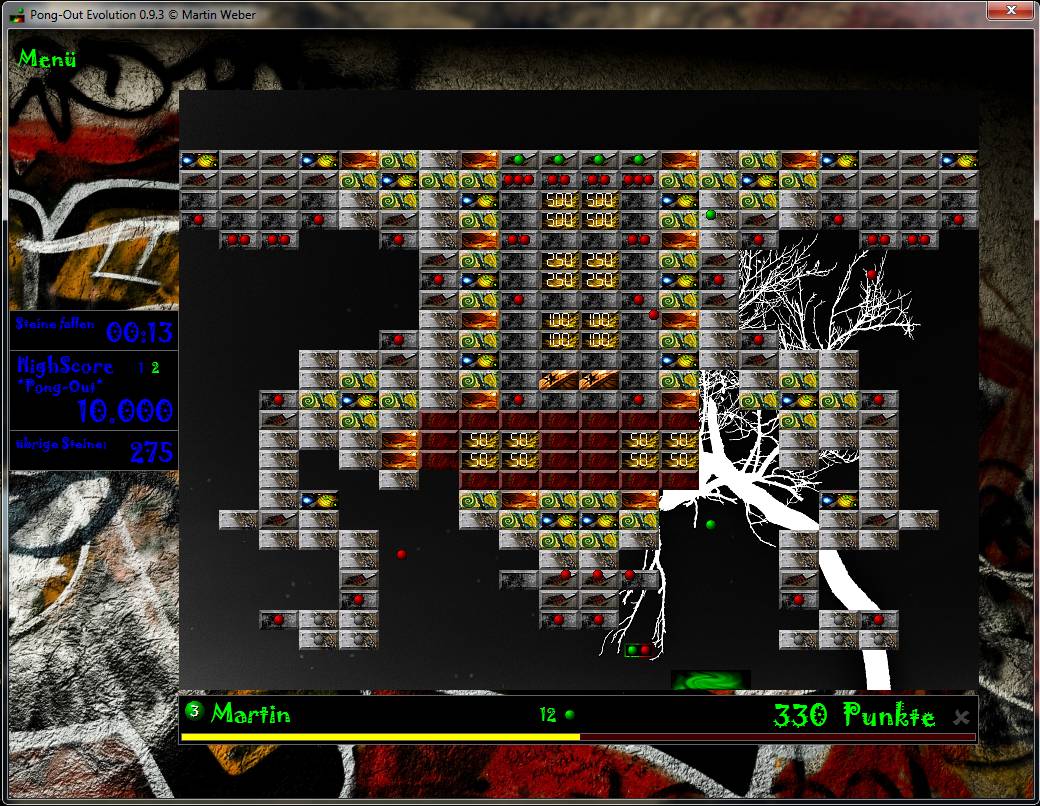
Task: Select HighScore page 1
Action: [x=141, y=368]
